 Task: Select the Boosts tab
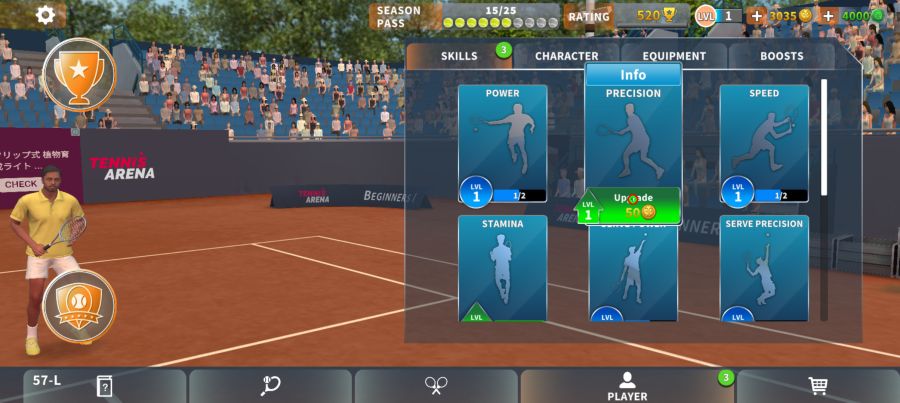click(x=781, y=56)
